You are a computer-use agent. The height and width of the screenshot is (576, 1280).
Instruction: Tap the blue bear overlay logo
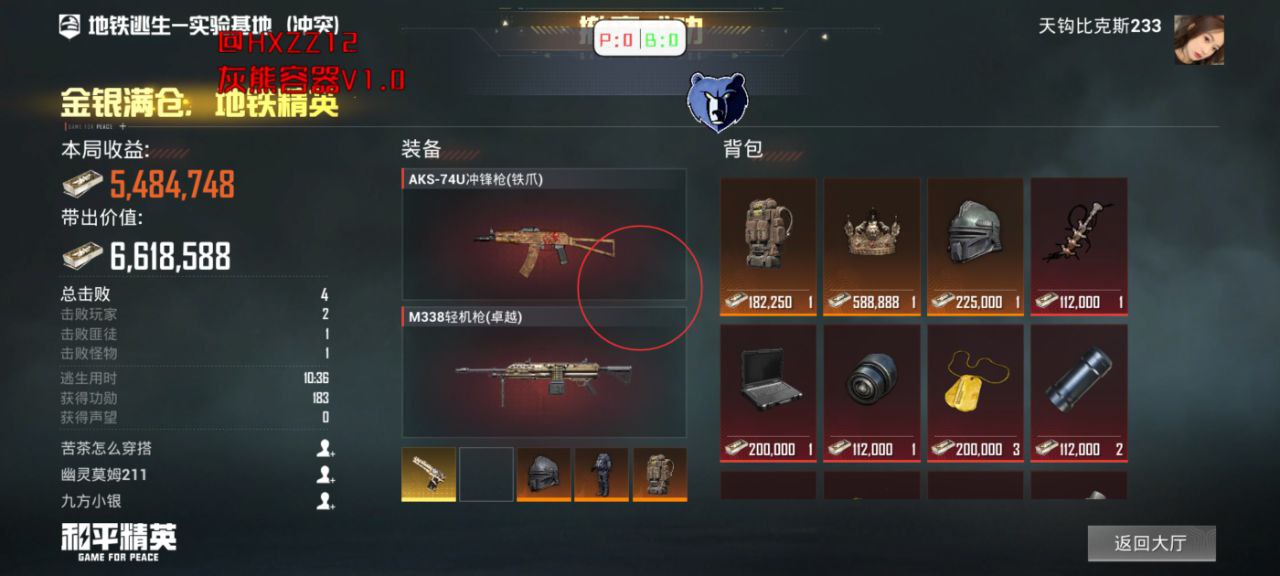tap(717, 102)
